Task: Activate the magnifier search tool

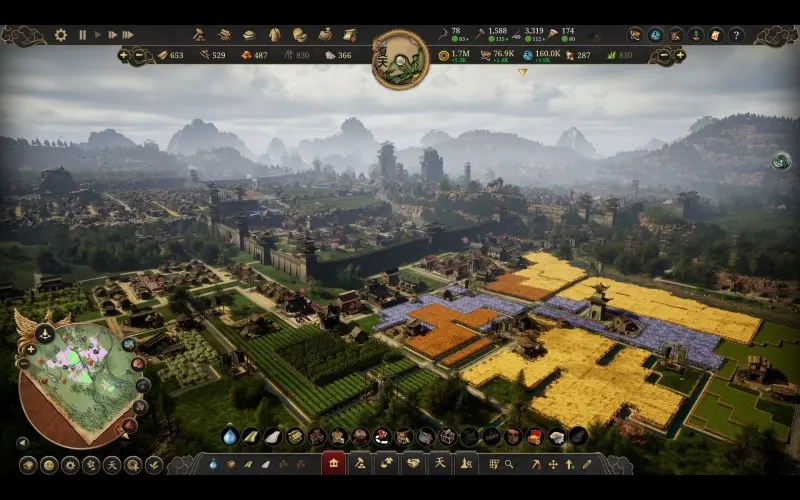Action: click(x=509, y=464)
